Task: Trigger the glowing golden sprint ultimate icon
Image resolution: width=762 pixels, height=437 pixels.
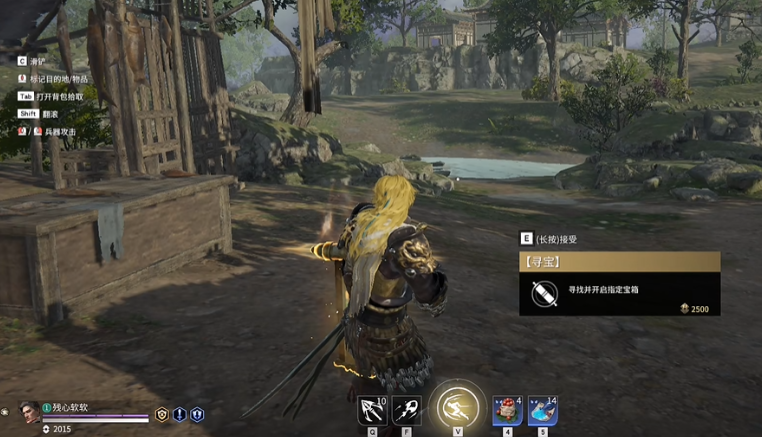Action: (458, 407)
